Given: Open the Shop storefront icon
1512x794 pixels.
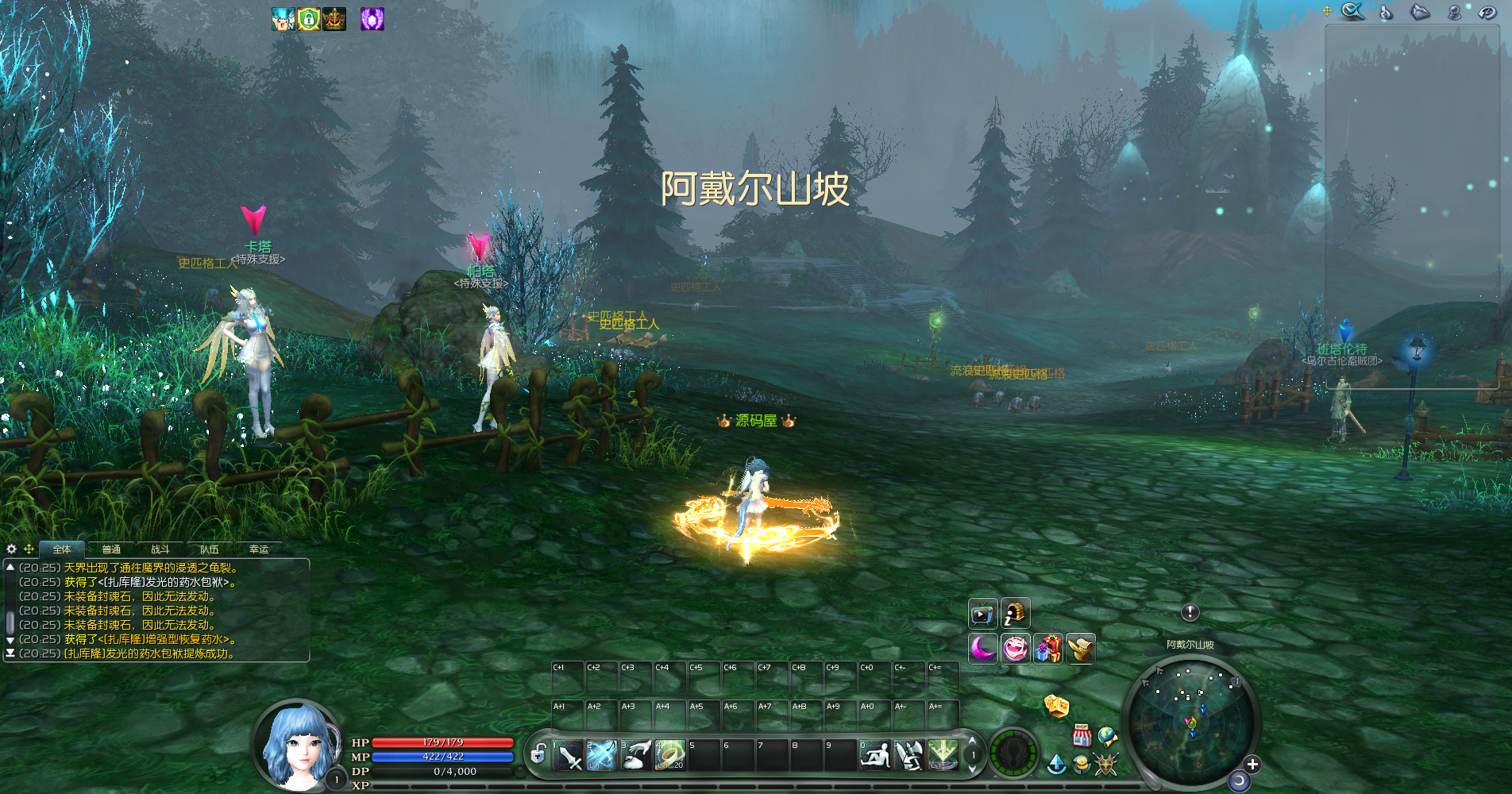Looking at the screenshot, I should pyautogui.click(x=1081, y=735).
